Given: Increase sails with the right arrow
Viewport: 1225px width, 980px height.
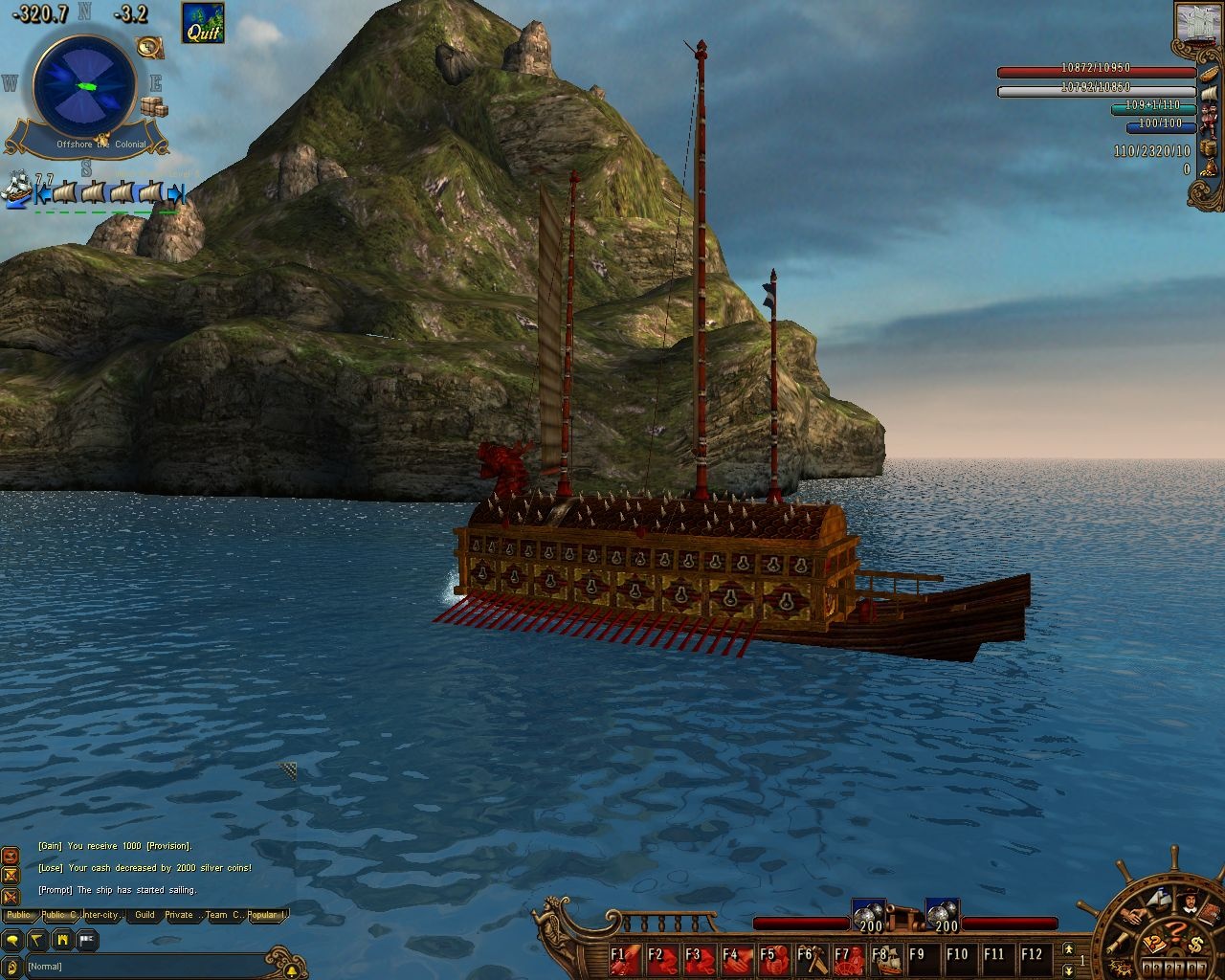Looking at the screenshot, I should click(x=175, y=194).
